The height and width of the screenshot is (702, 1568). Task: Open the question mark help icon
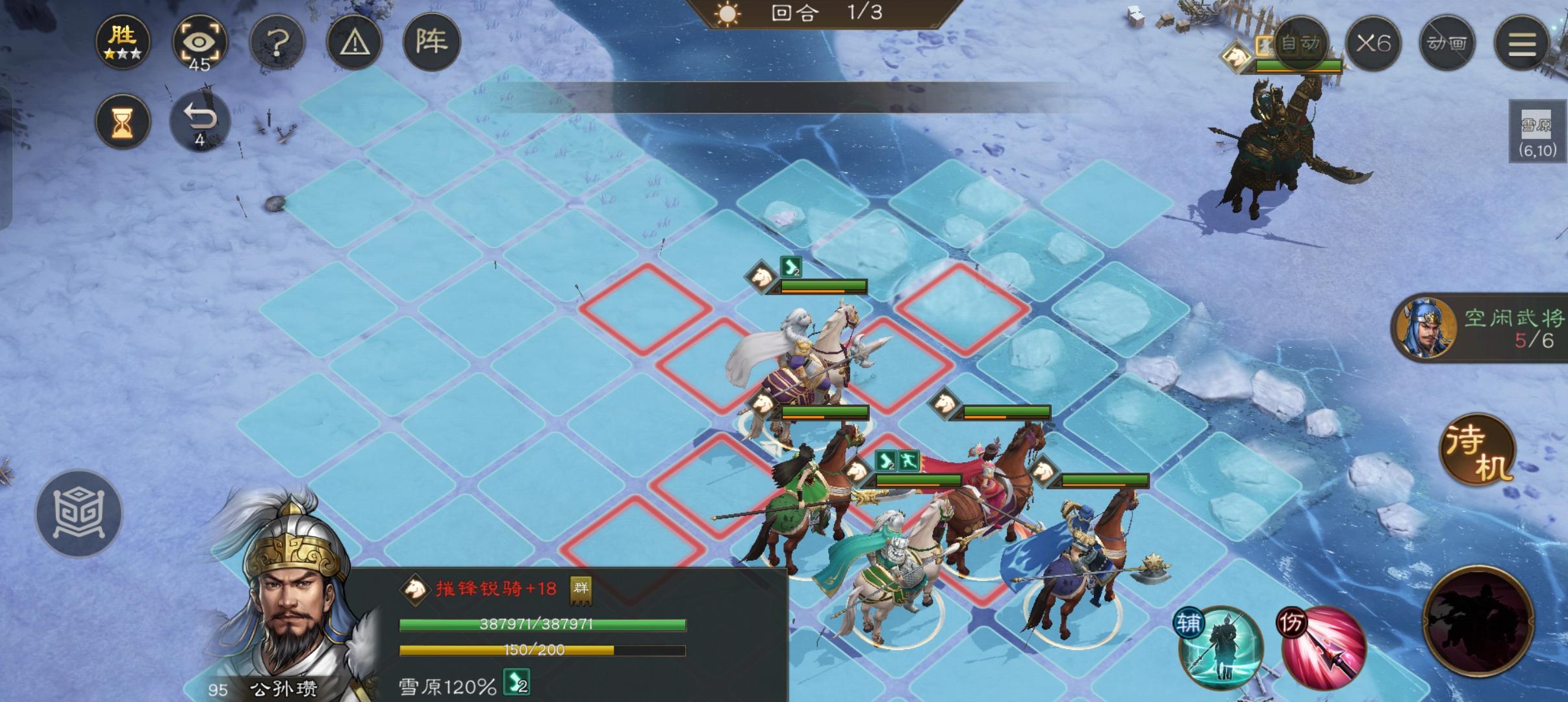[x=278, y=41]
